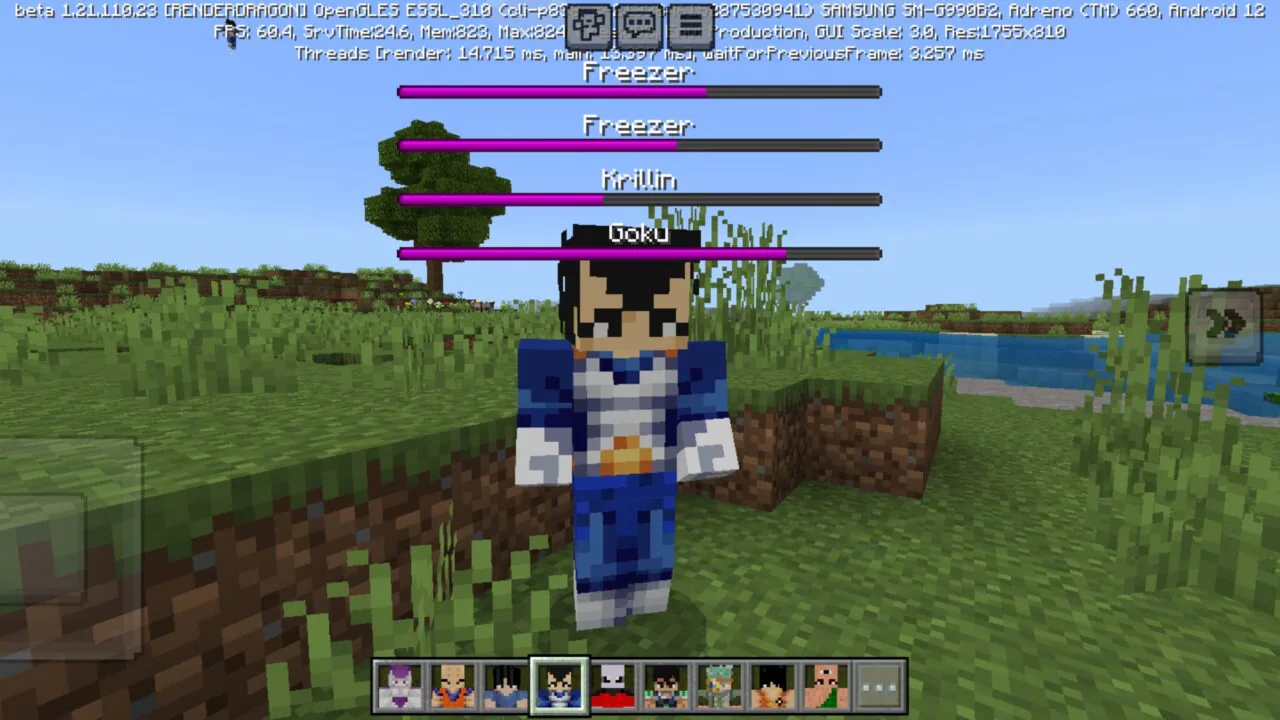Click the topmost Freezer boss bar
The height and width of the screenshot is (720, 1280).
click(639, 91)
